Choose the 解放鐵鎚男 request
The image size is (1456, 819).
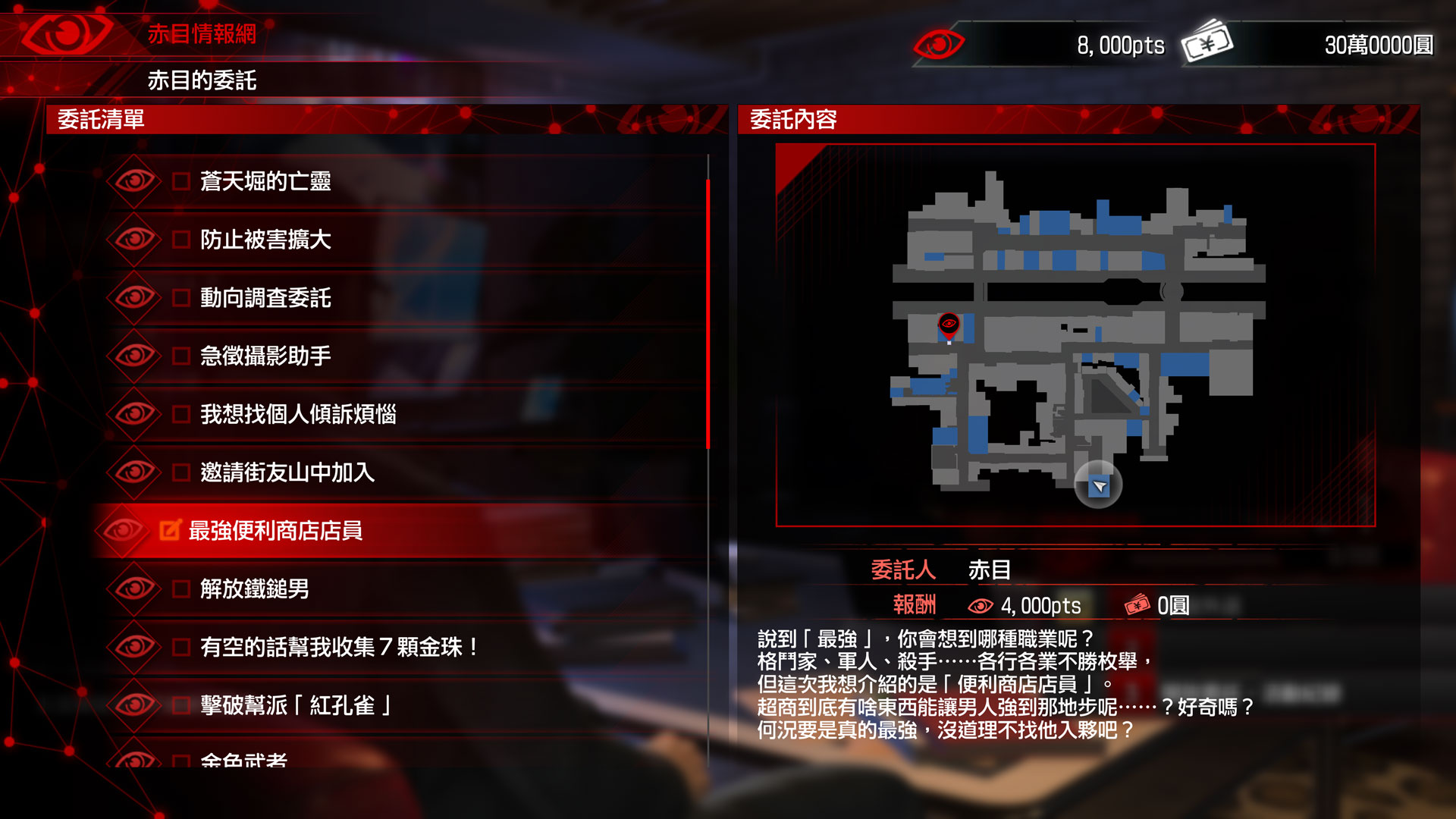pyautogui.click(x=254, y=588)
